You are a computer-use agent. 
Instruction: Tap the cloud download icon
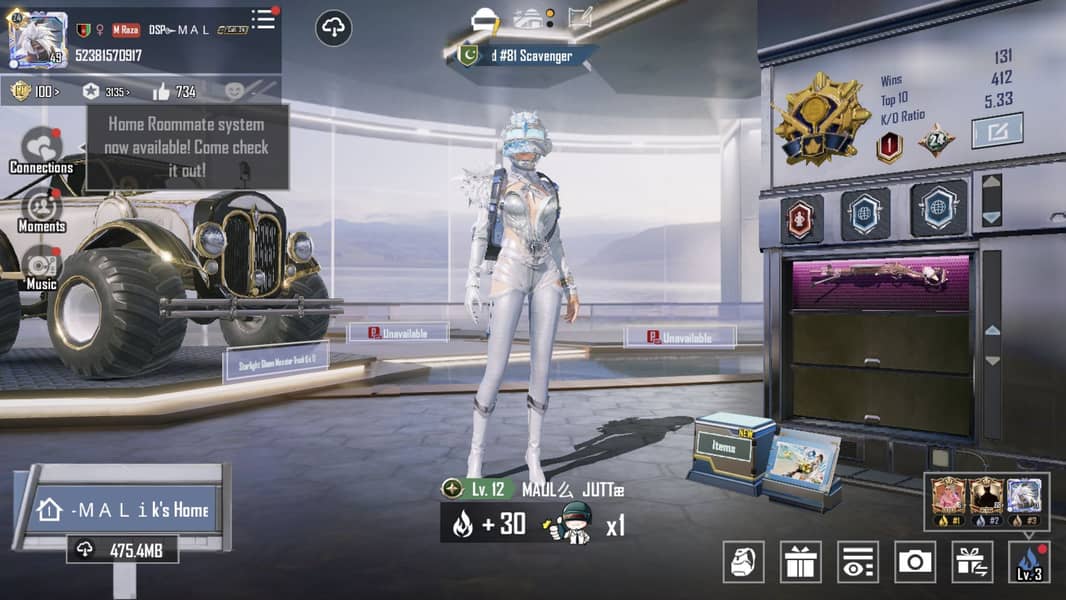[334, 28]
